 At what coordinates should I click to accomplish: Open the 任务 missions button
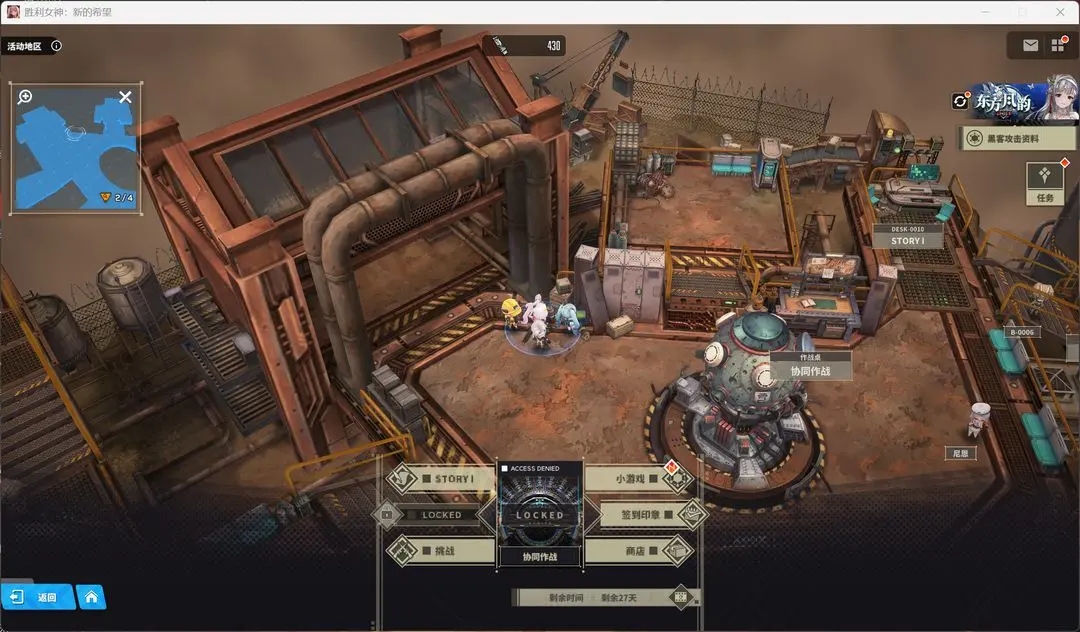pos(1045,181)
